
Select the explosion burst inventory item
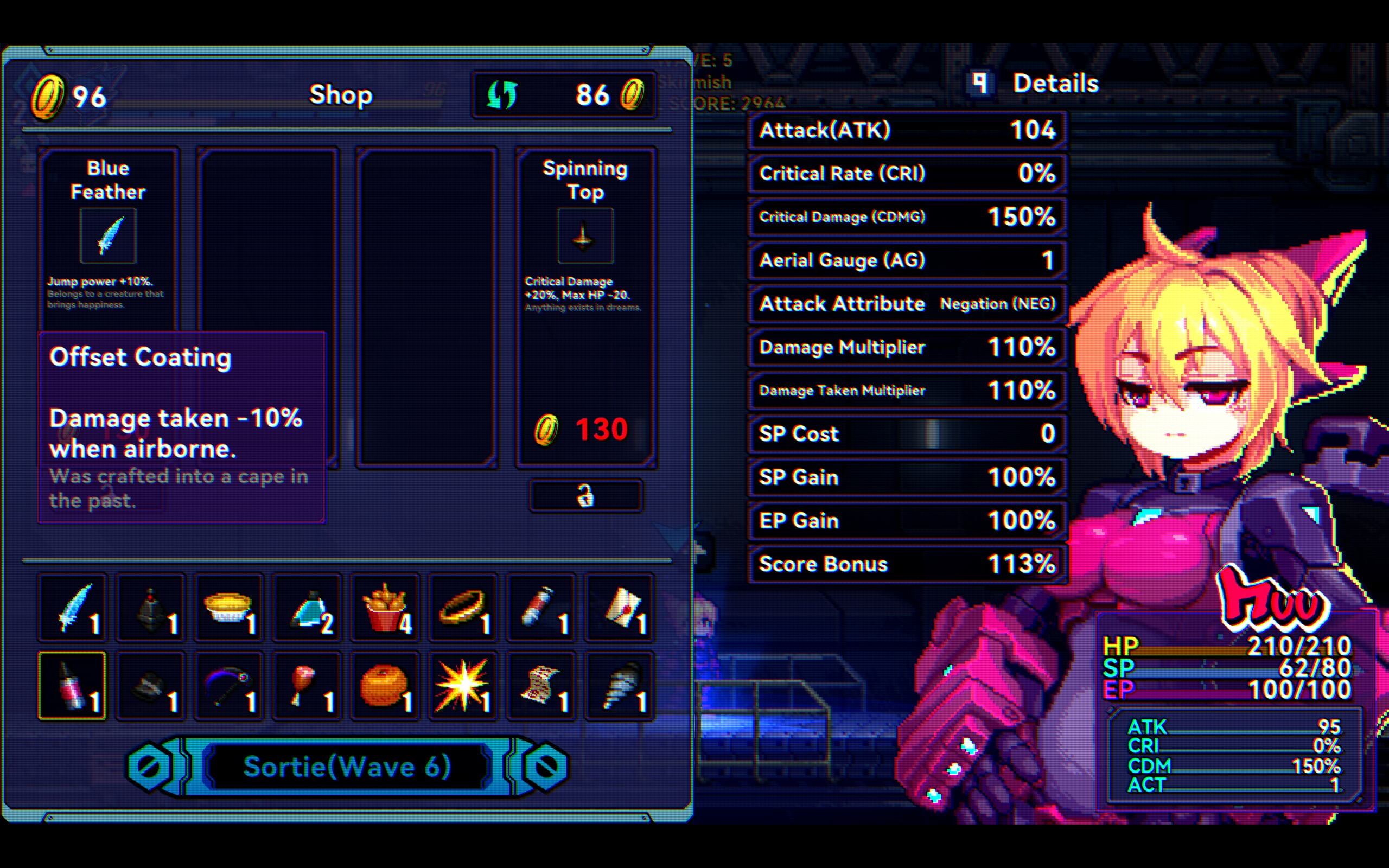[463, 685]
